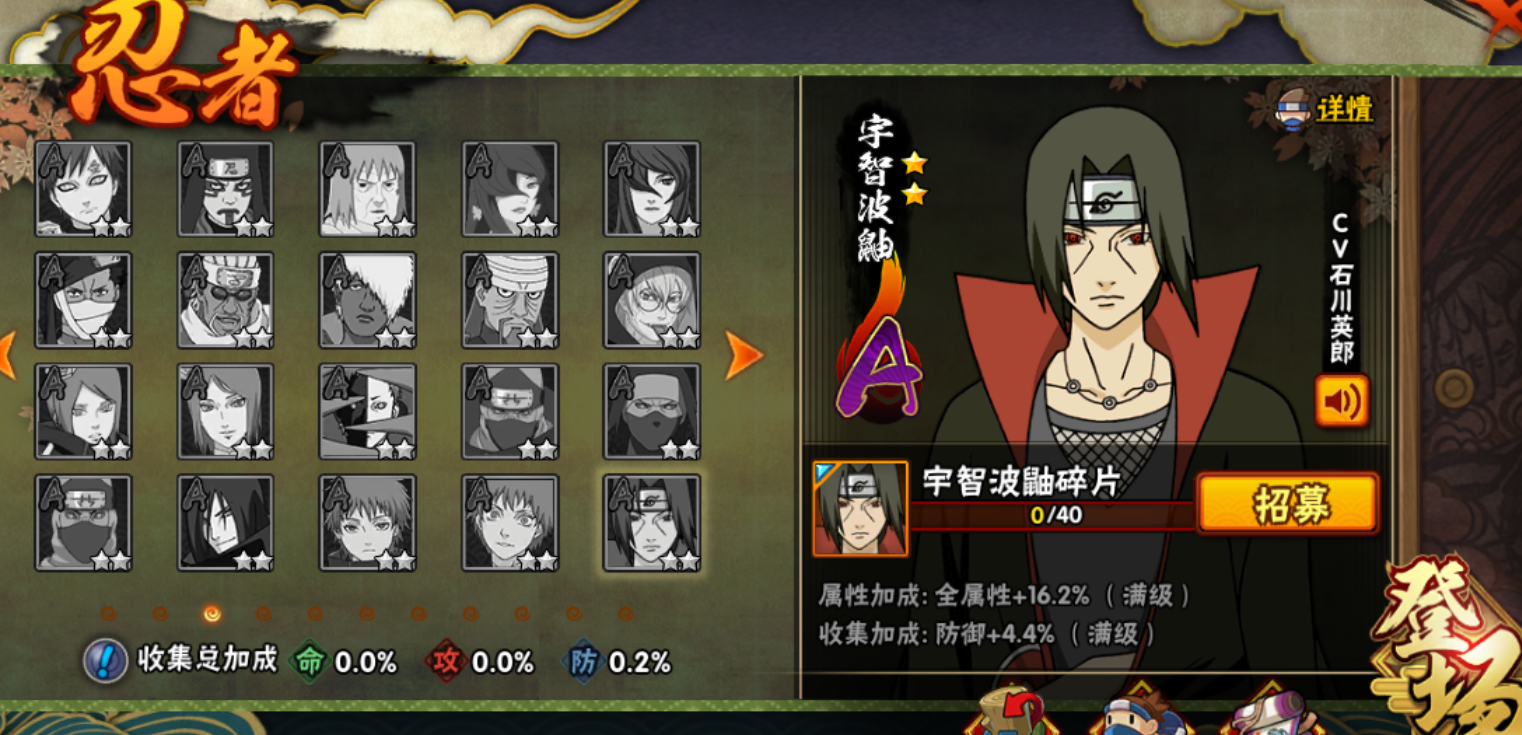Play the voice line speaker button
Image resolution: width=1522 pixels, height=735 pixels.
coord(1341,401)
